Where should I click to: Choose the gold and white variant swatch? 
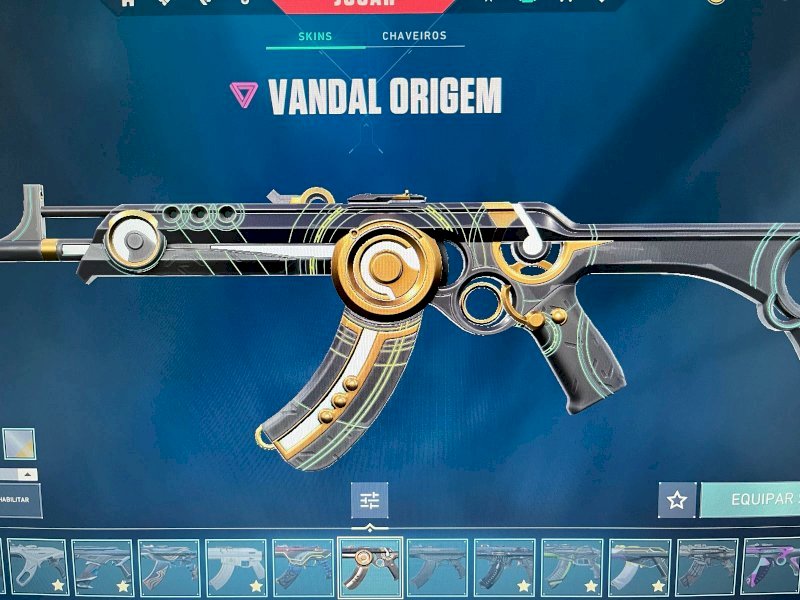(19, 443)
